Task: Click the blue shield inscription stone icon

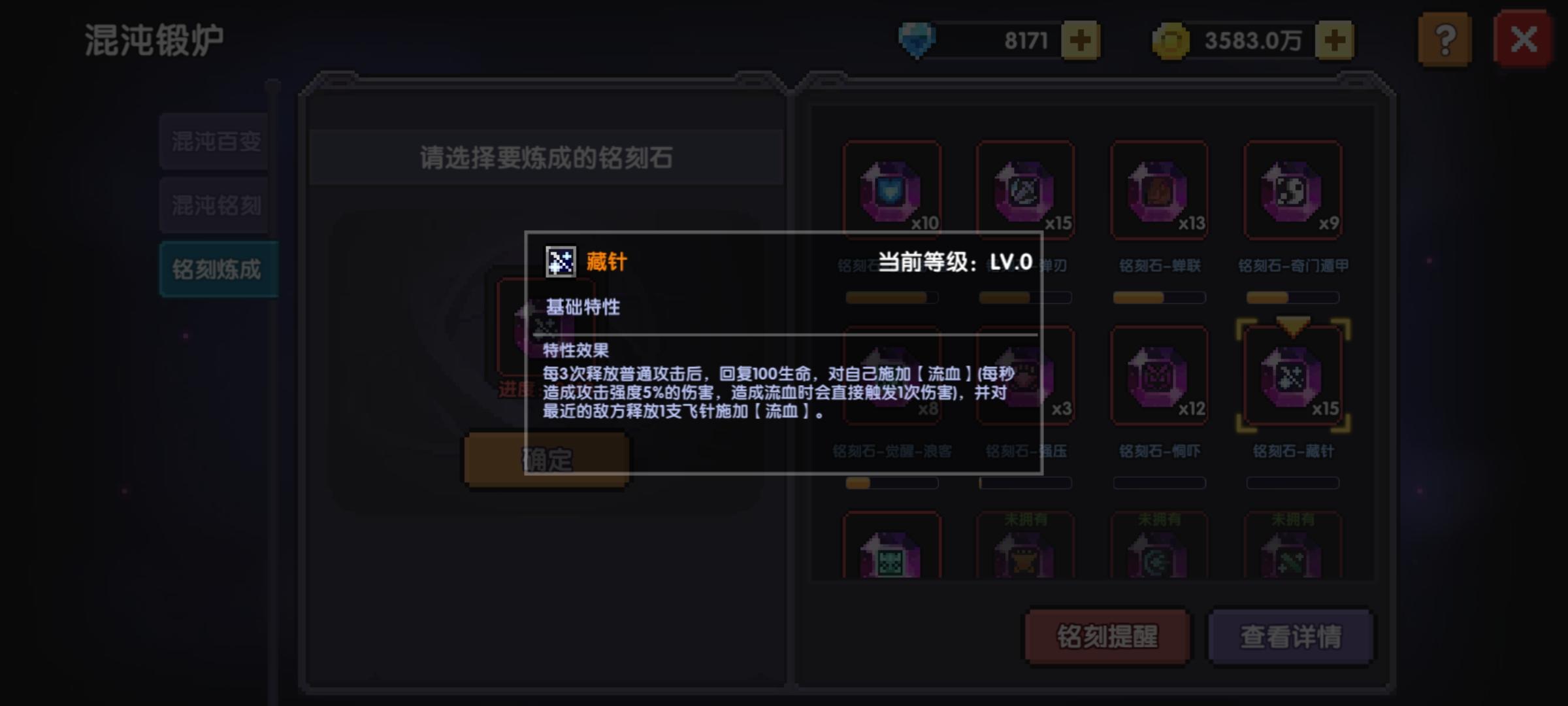Action: coord(892,191)
